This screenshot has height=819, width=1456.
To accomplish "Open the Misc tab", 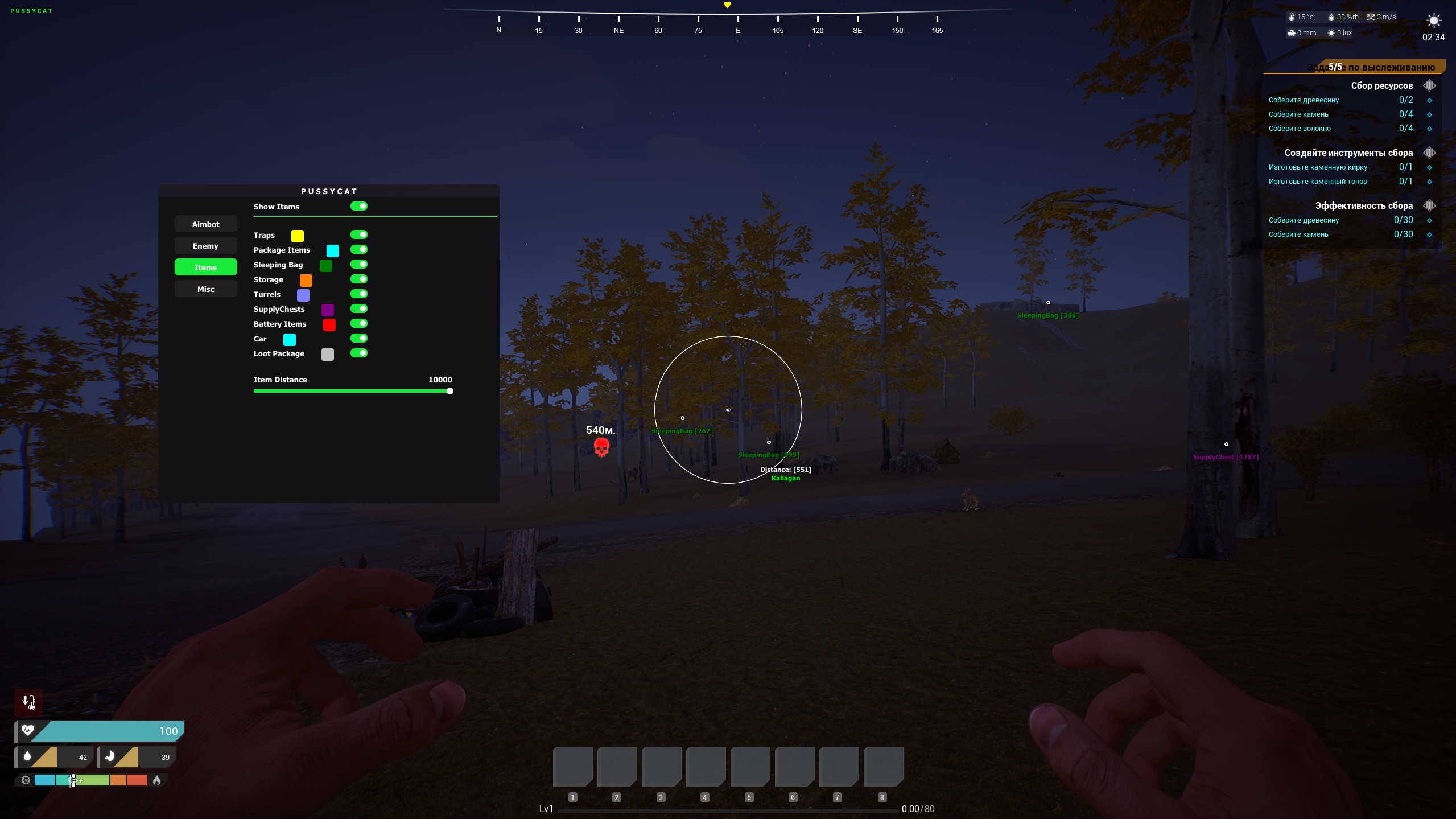I will pos(205,289).
